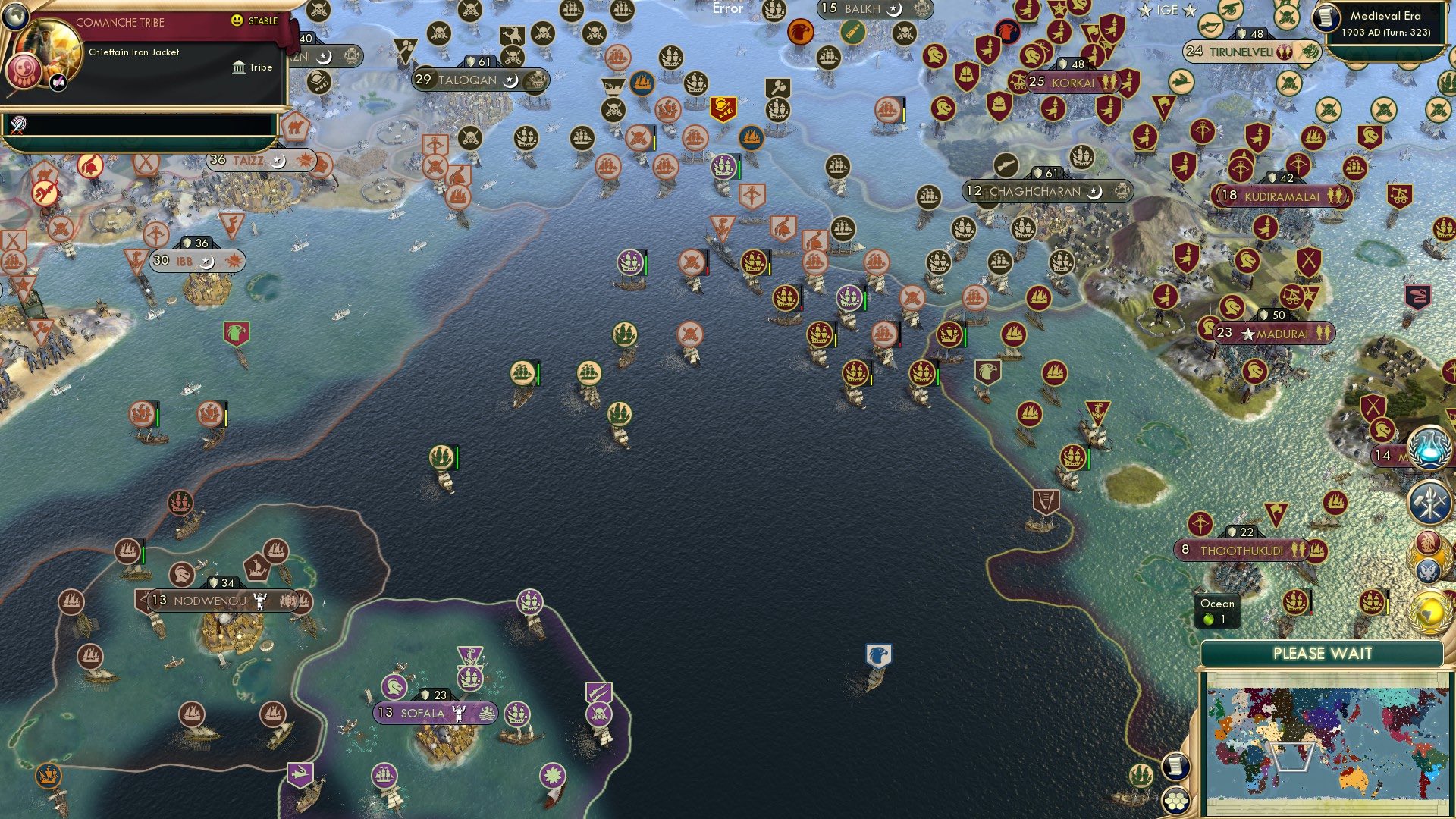Click the IGE label in the top bar
Screen dimensions: 1456x819
pyautogui.click(x=1169, y=10)
